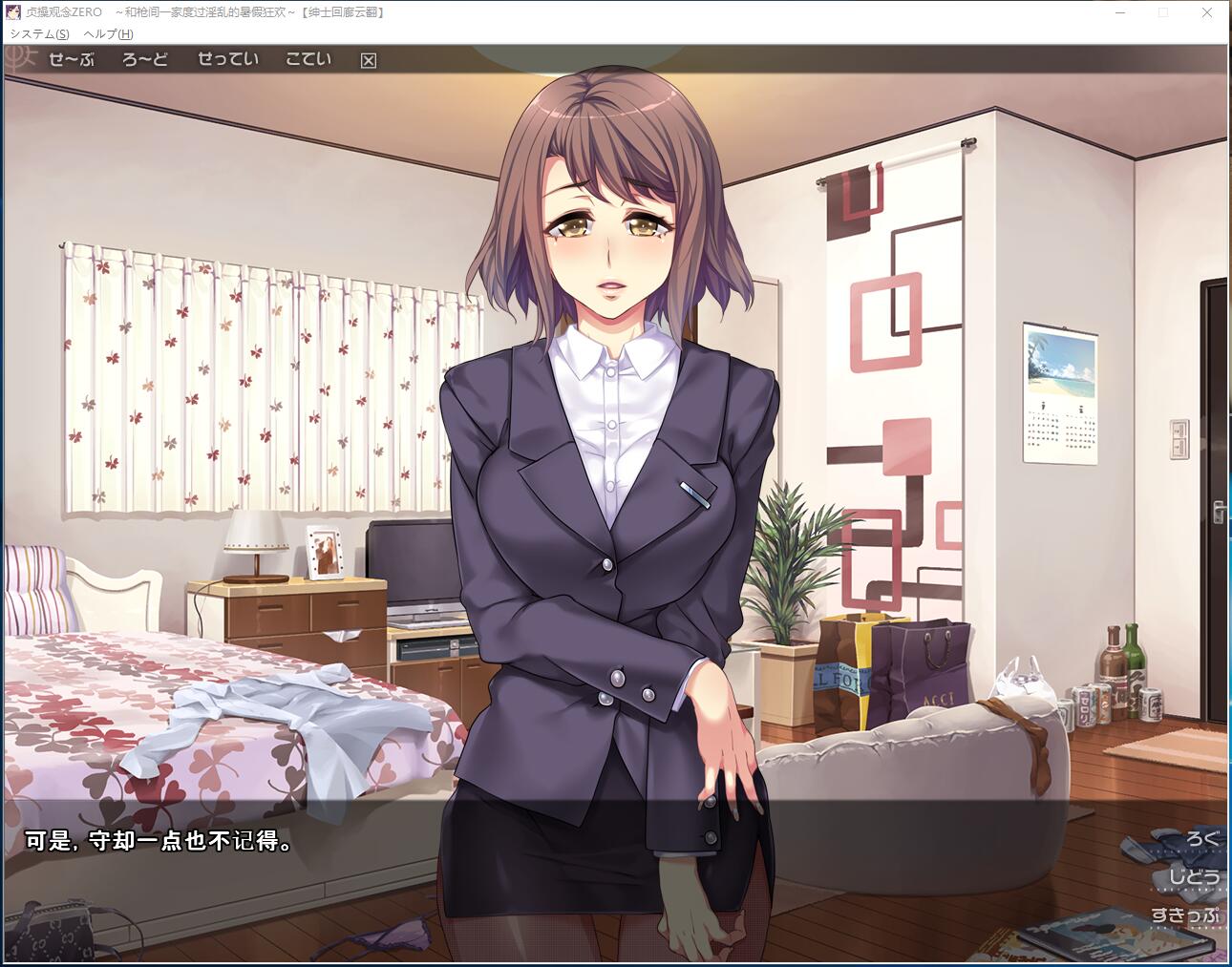Screen dimensions: 1232x967
Task: Open the せってい settings menu
Action: [228, 59]
